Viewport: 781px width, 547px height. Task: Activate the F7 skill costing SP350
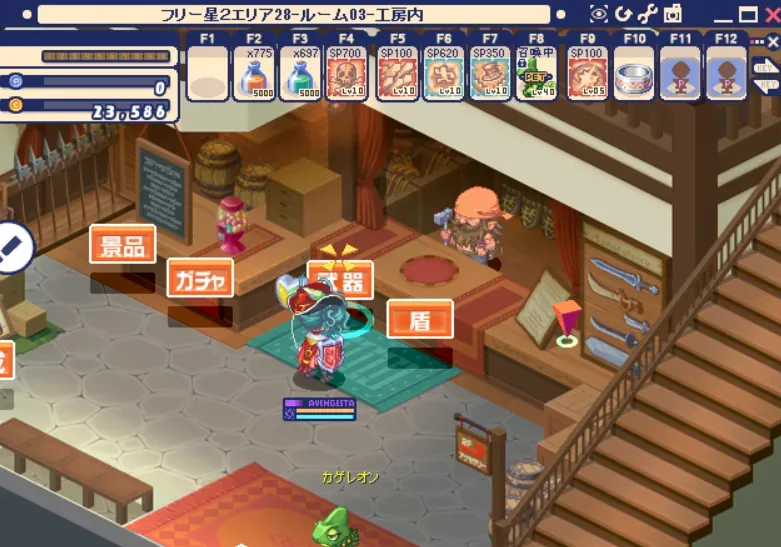(490, 73)
